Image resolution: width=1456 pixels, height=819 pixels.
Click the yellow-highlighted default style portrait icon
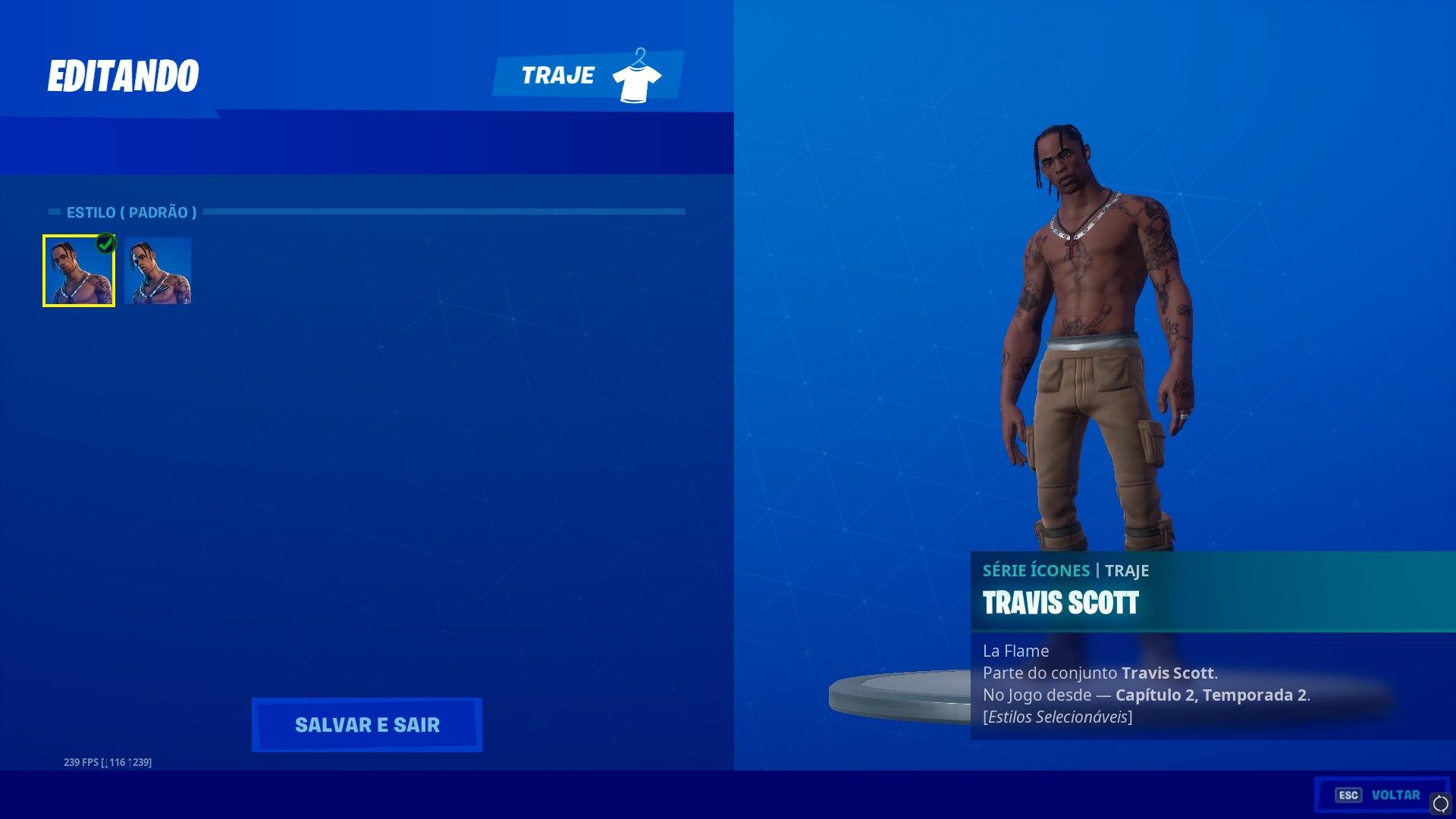click(79, 271)
